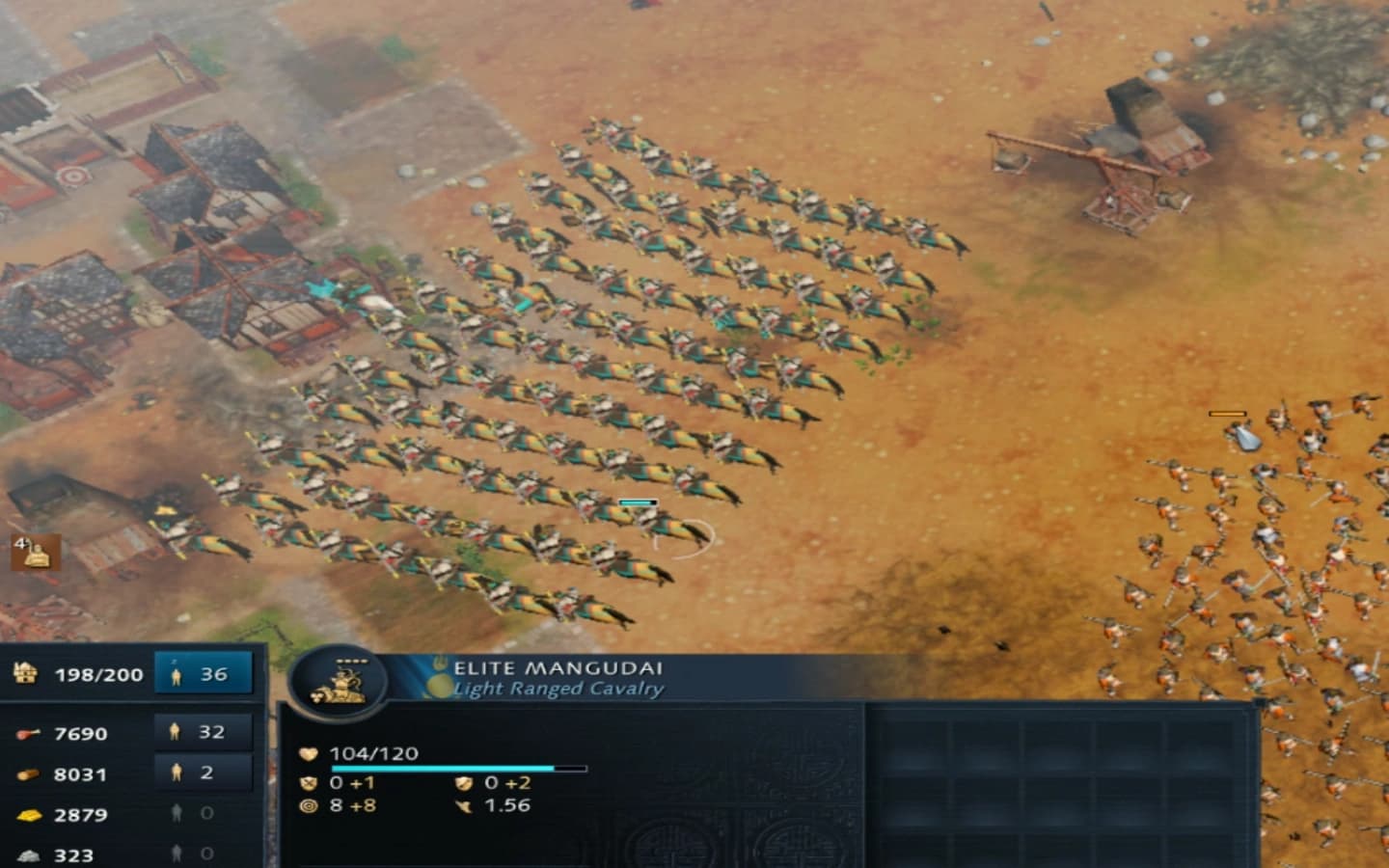The image size is (1389, 868).
Task: Click the veterancy stars above the unit portrait
Action: tap(350, 660)
